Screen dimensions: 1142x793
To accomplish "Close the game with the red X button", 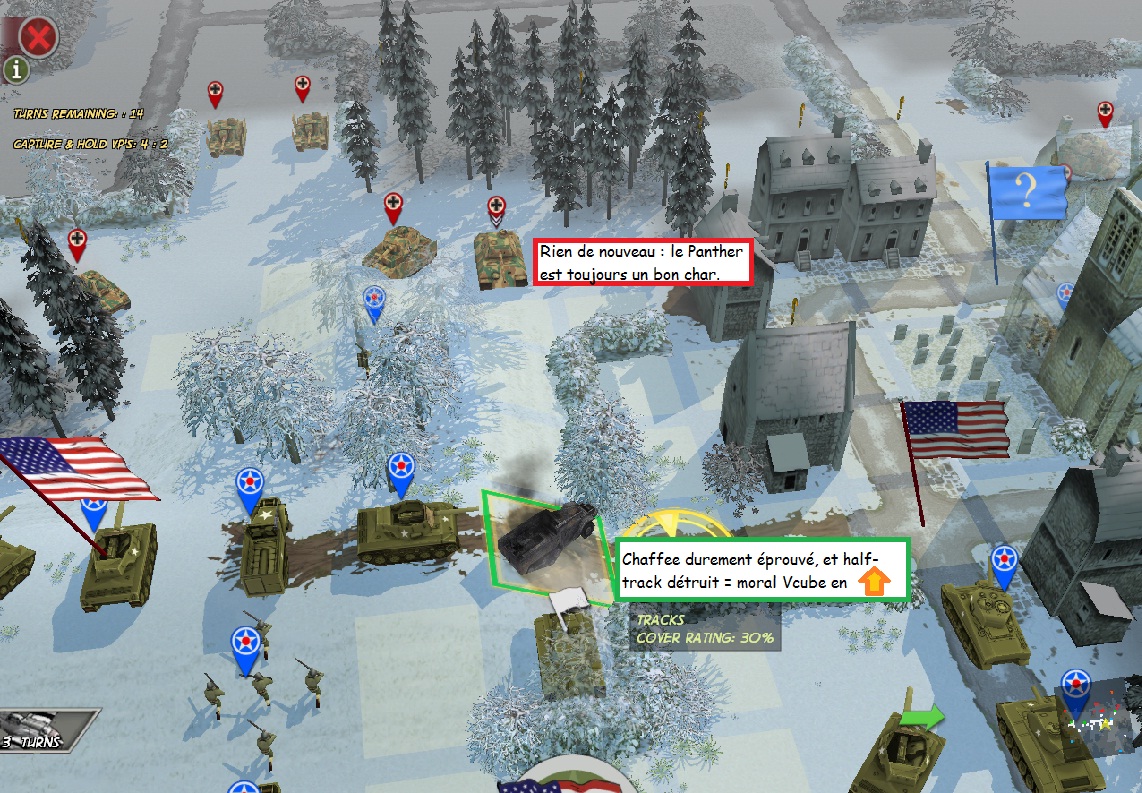I will pos(38,37).
